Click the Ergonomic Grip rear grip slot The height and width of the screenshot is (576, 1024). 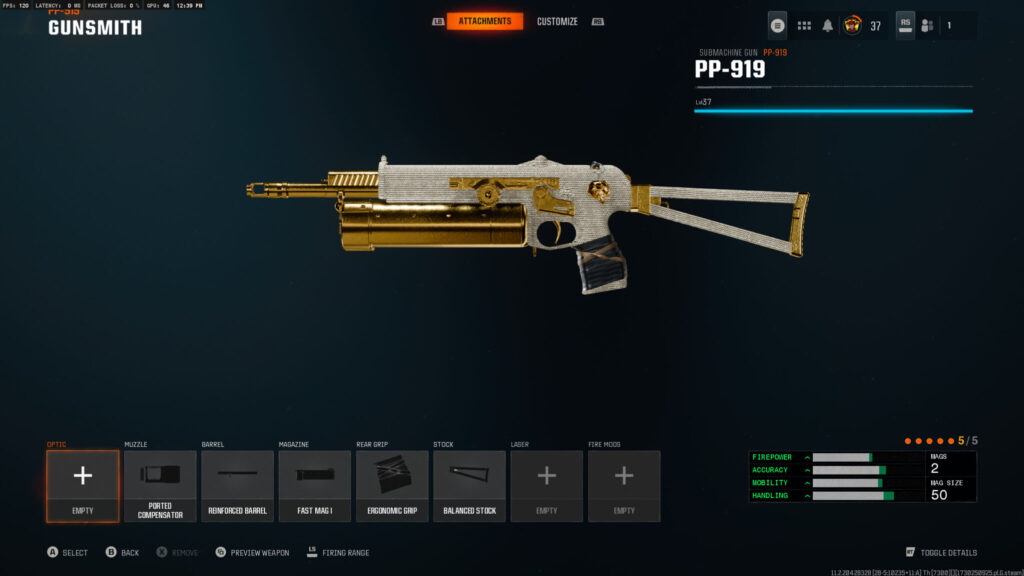tap(392, 486)
